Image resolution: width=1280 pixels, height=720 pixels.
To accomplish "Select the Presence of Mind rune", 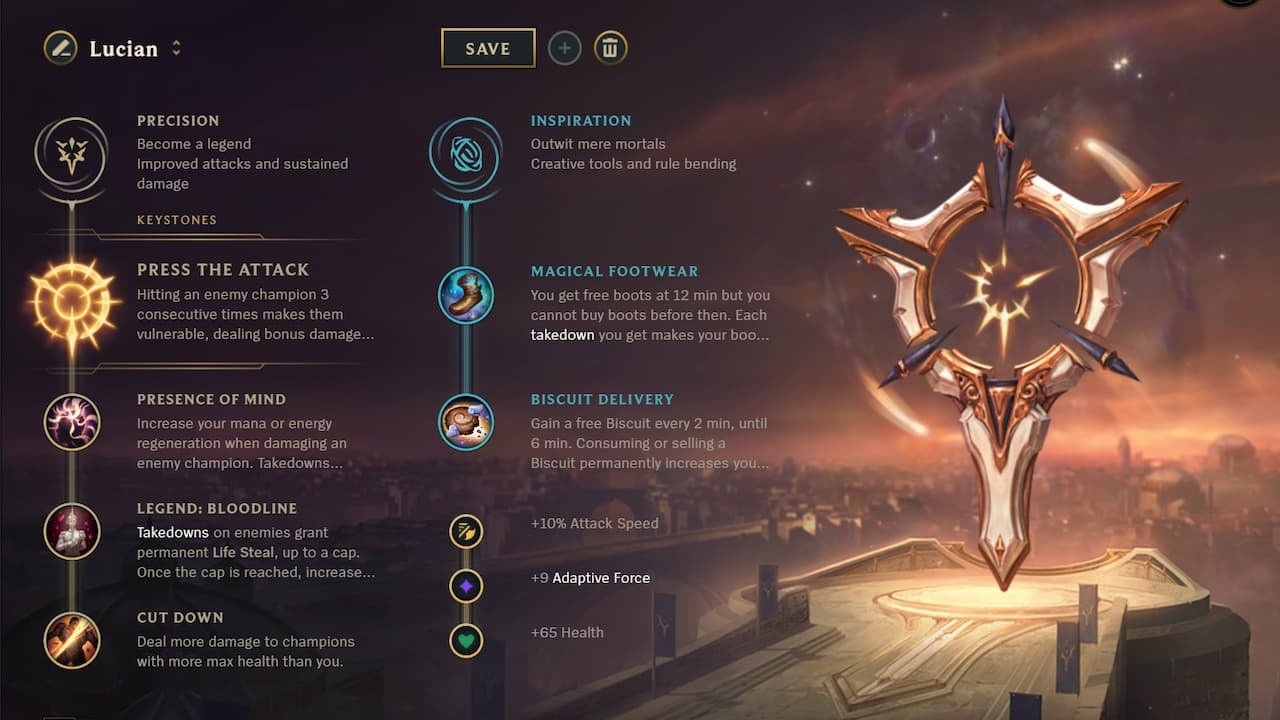I will pos(72,424).
